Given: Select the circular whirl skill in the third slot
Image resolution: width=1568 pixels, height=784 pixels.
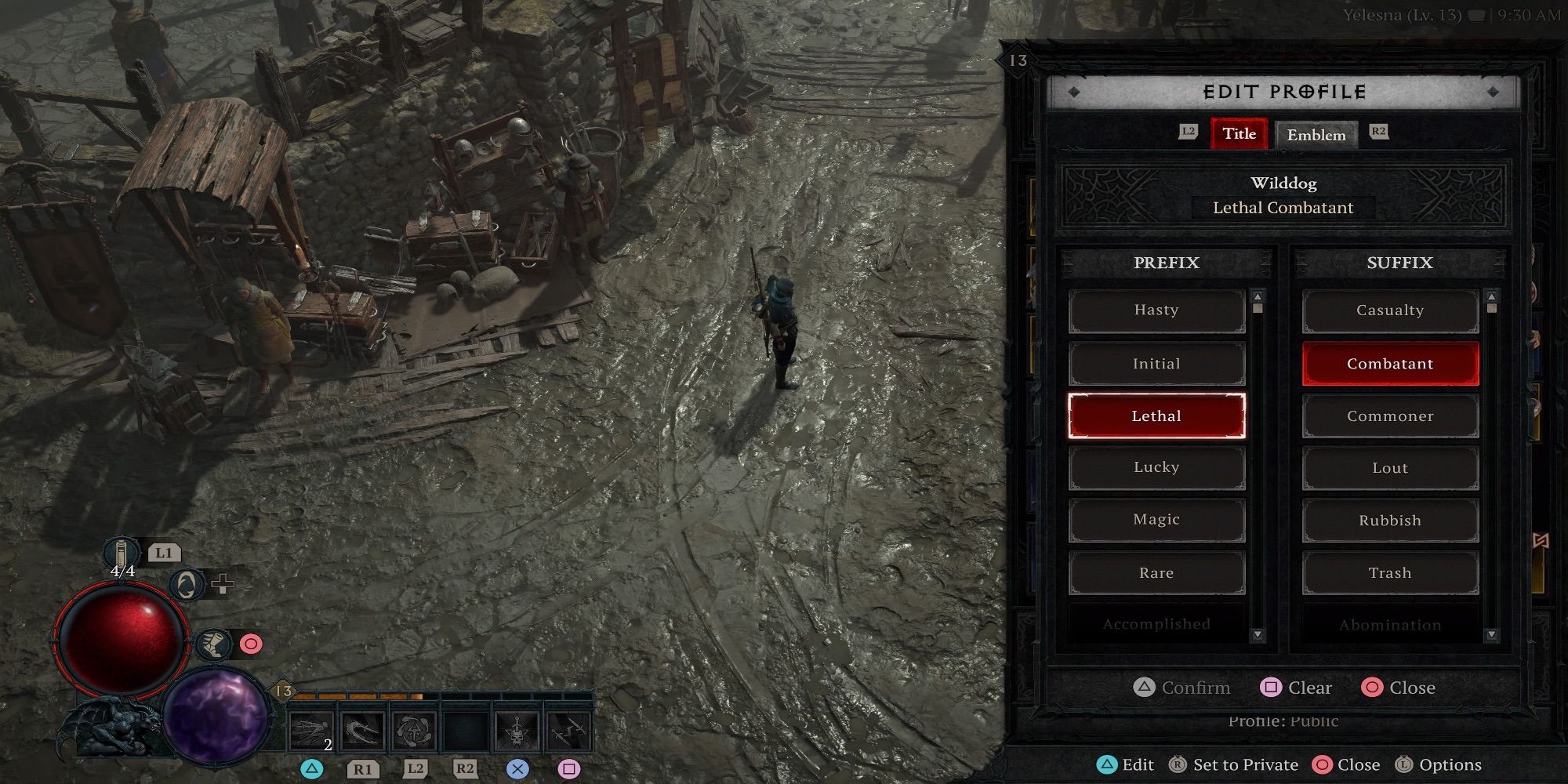Looking at the screenshot, I should coord(413,729).
